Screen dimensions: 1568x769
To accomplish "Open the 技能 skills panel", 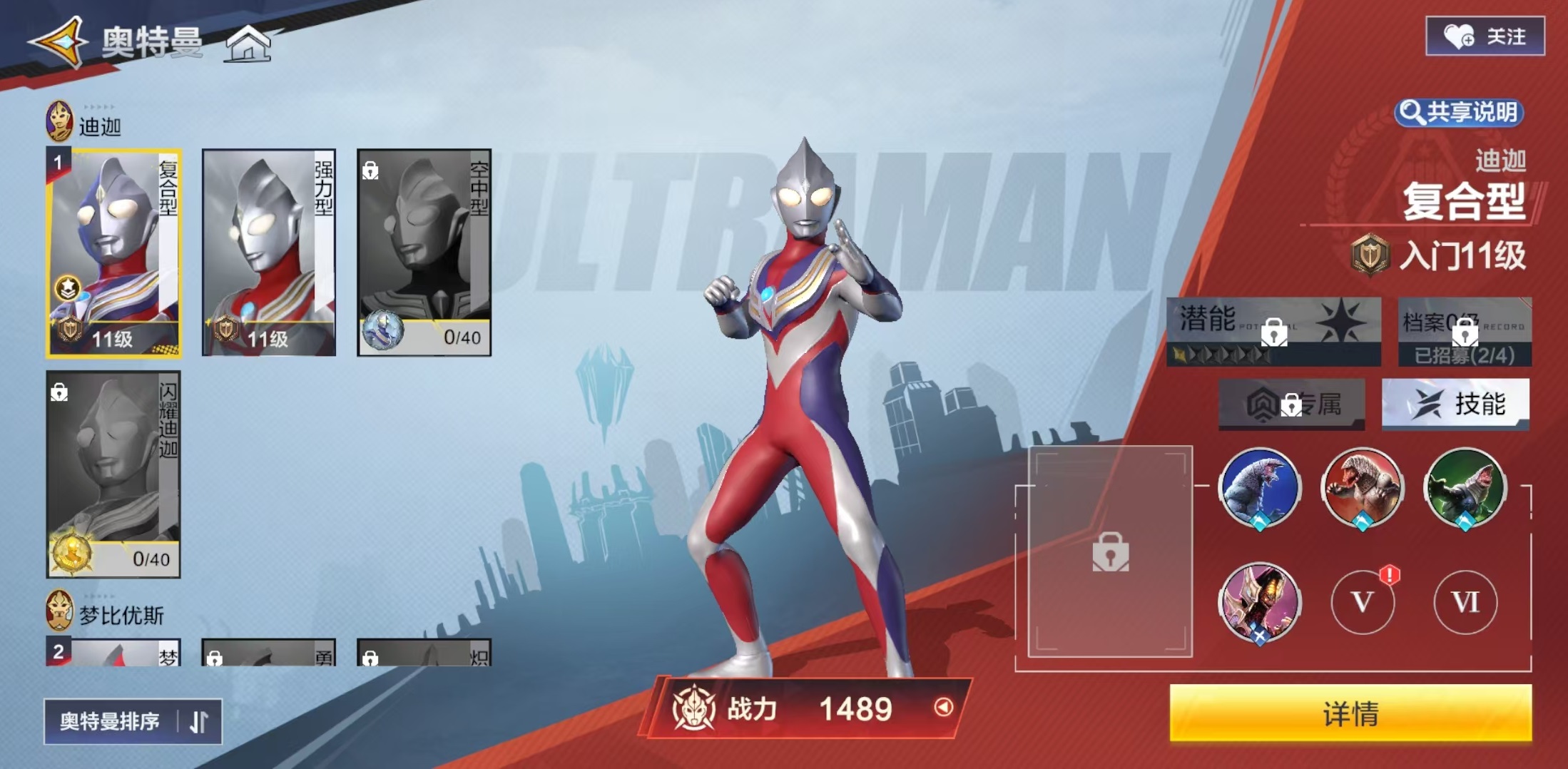I will coord(1456,404).
